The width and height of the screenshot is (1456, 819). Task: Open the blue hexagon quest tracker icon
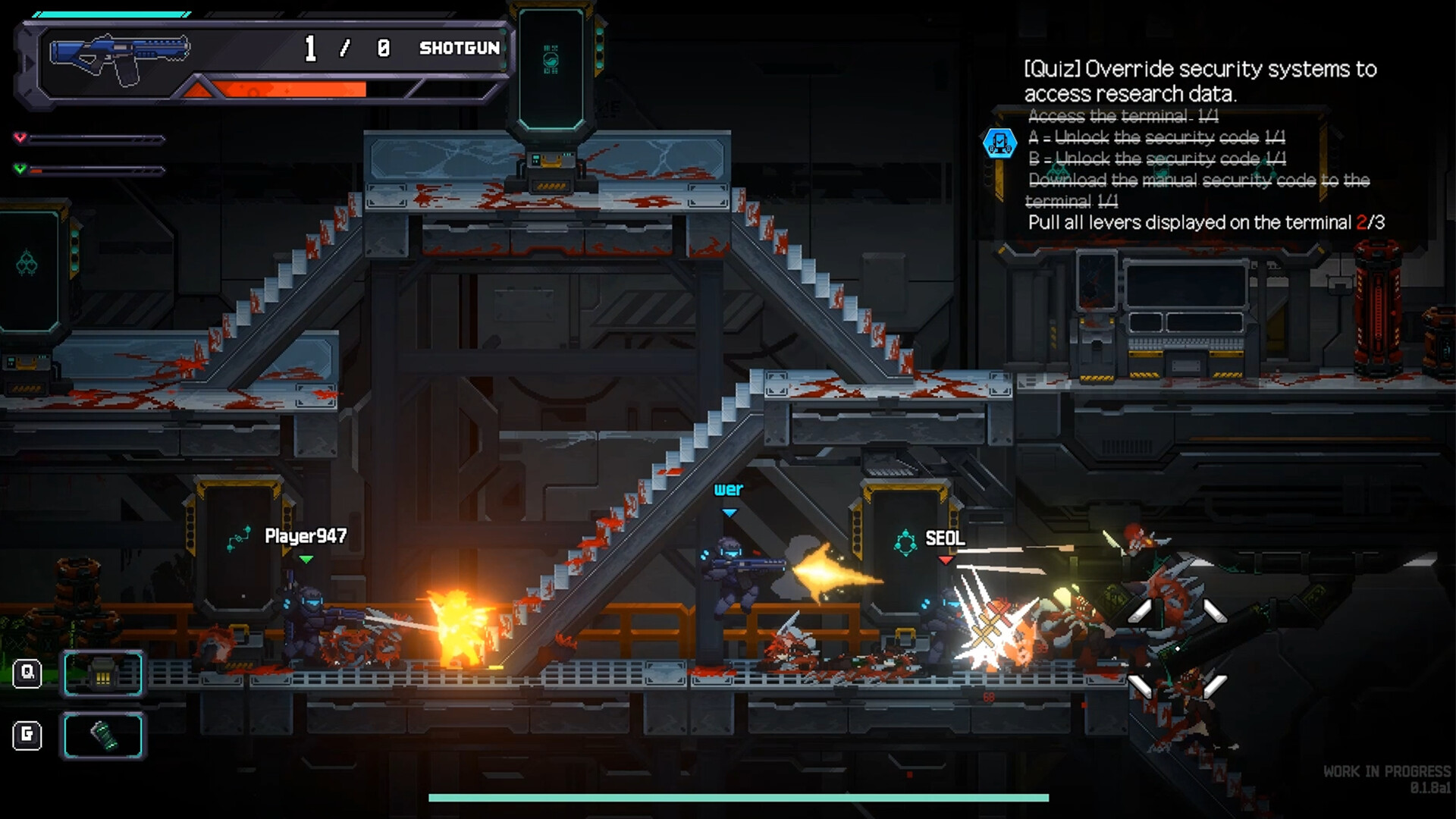pos(999,143)
